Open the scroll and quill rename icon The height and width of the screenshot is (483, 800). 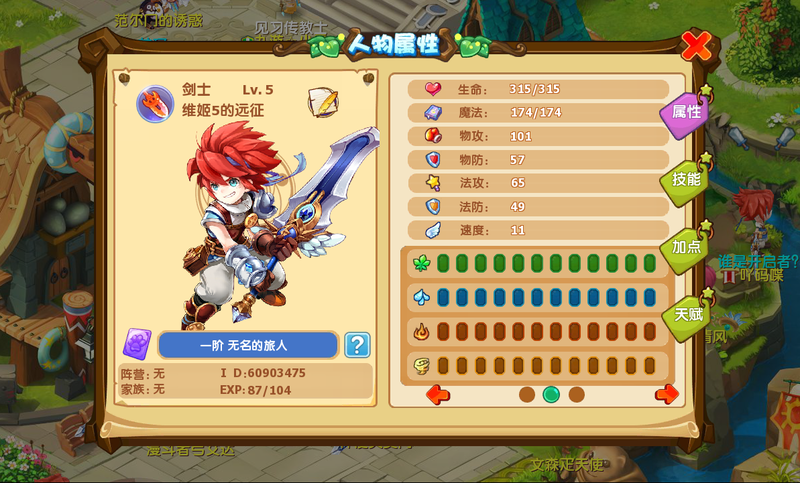[x=322, y=102]
